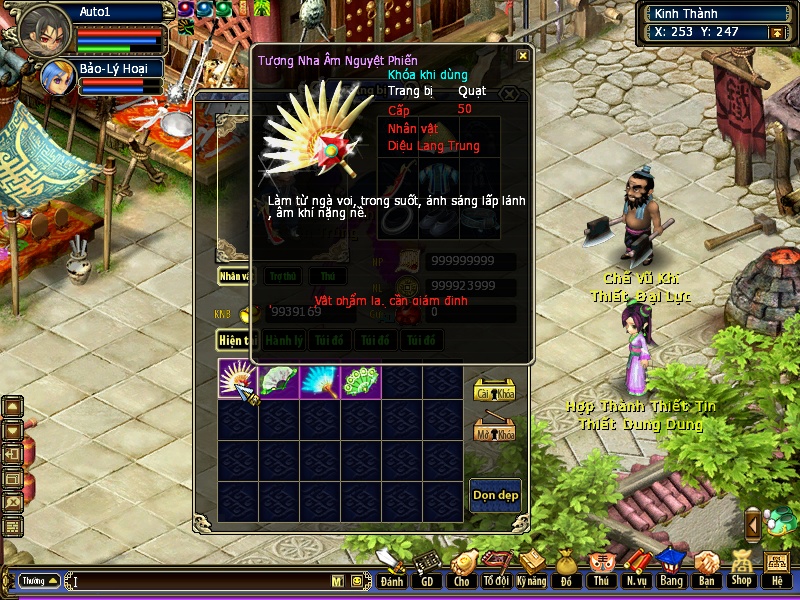Viewport: 800px width, 600px height.
Task: Select the ivory moon fan item
Action: coord(238,382)
